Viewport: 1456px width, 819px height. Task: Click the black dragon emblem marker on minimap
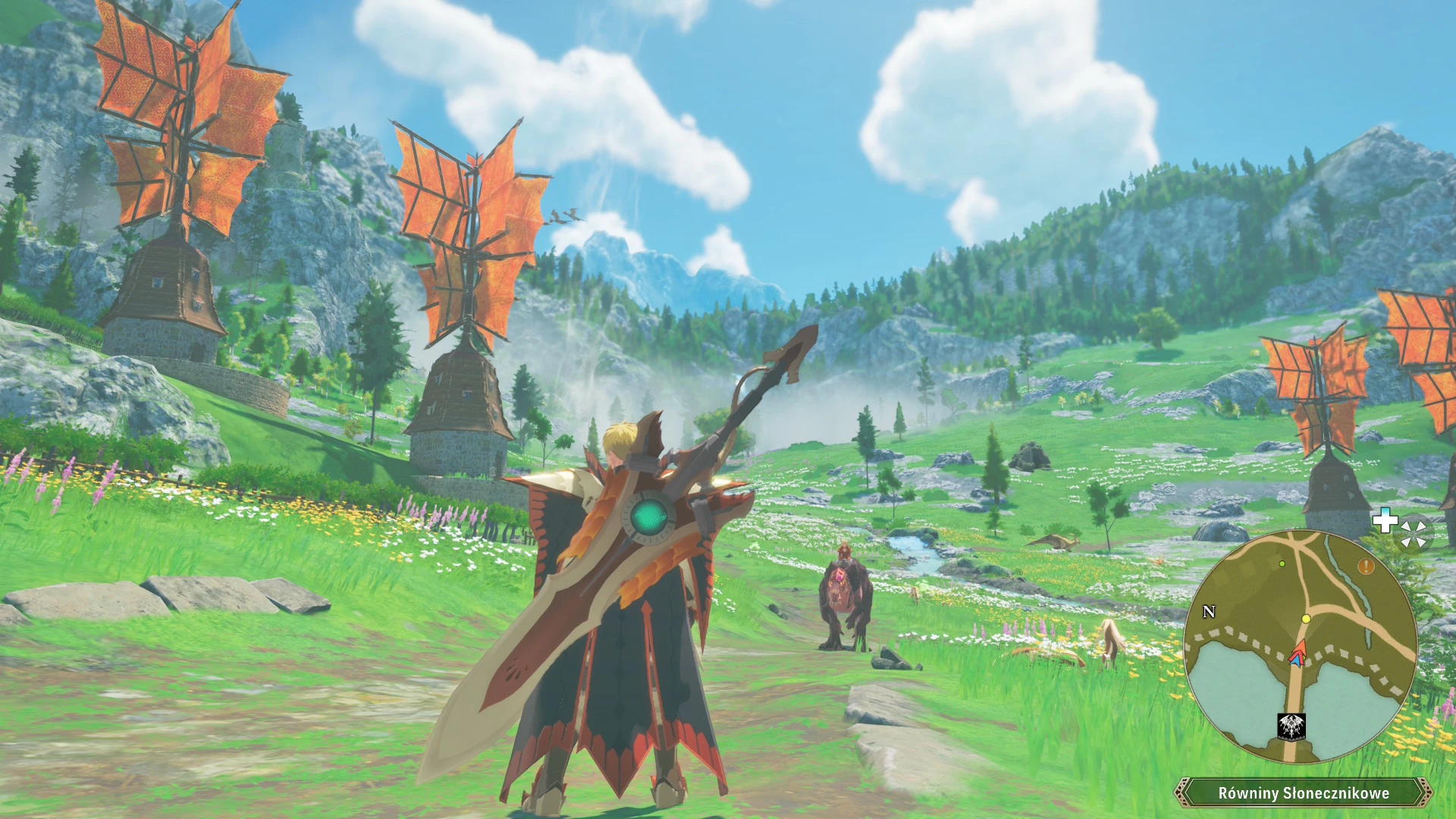point(1289,726)
